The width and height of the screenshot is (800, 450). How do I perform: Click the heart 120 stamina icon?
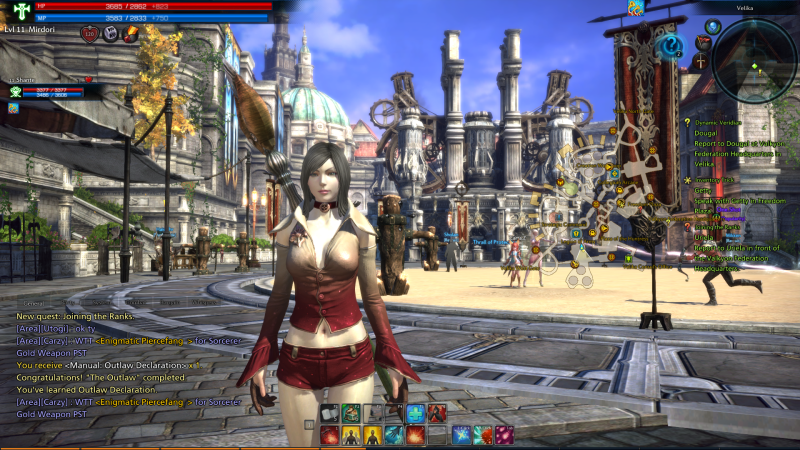[88, 33]
